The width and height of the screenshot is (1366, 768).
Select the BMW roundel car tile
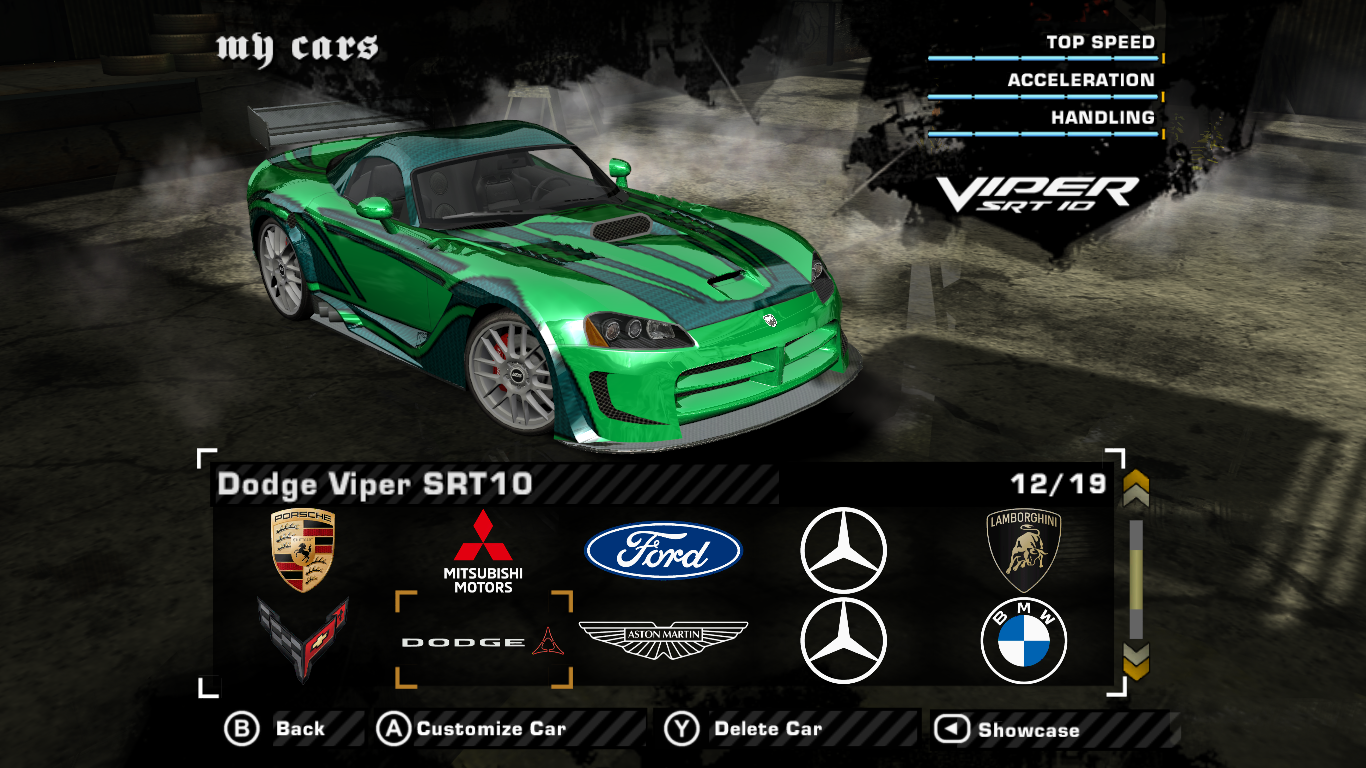(x=1023, y=641)
